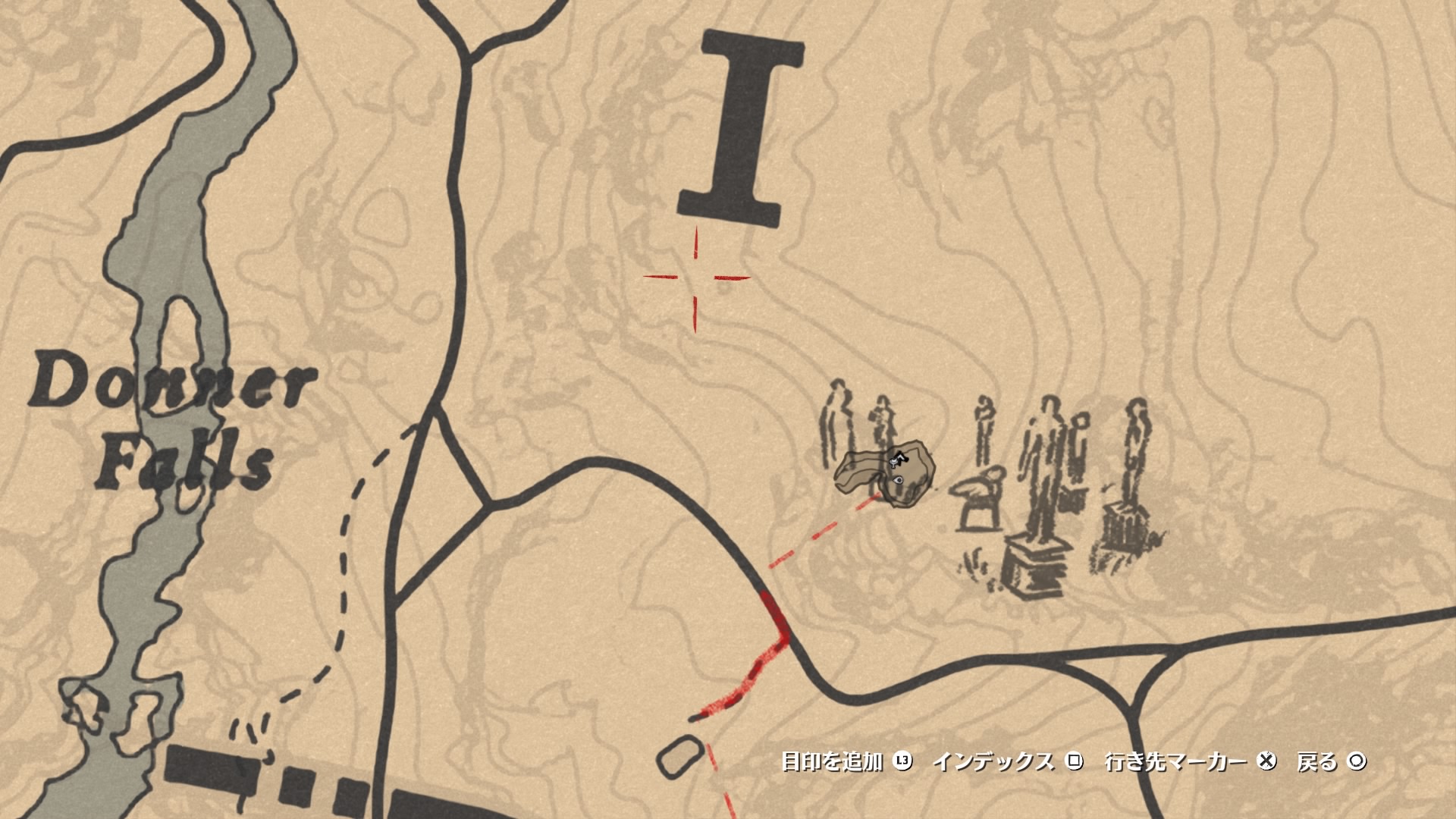Click the teardrop waypoint marker near the player
This screenshot has height=819, width=1456.
(899, 480)
